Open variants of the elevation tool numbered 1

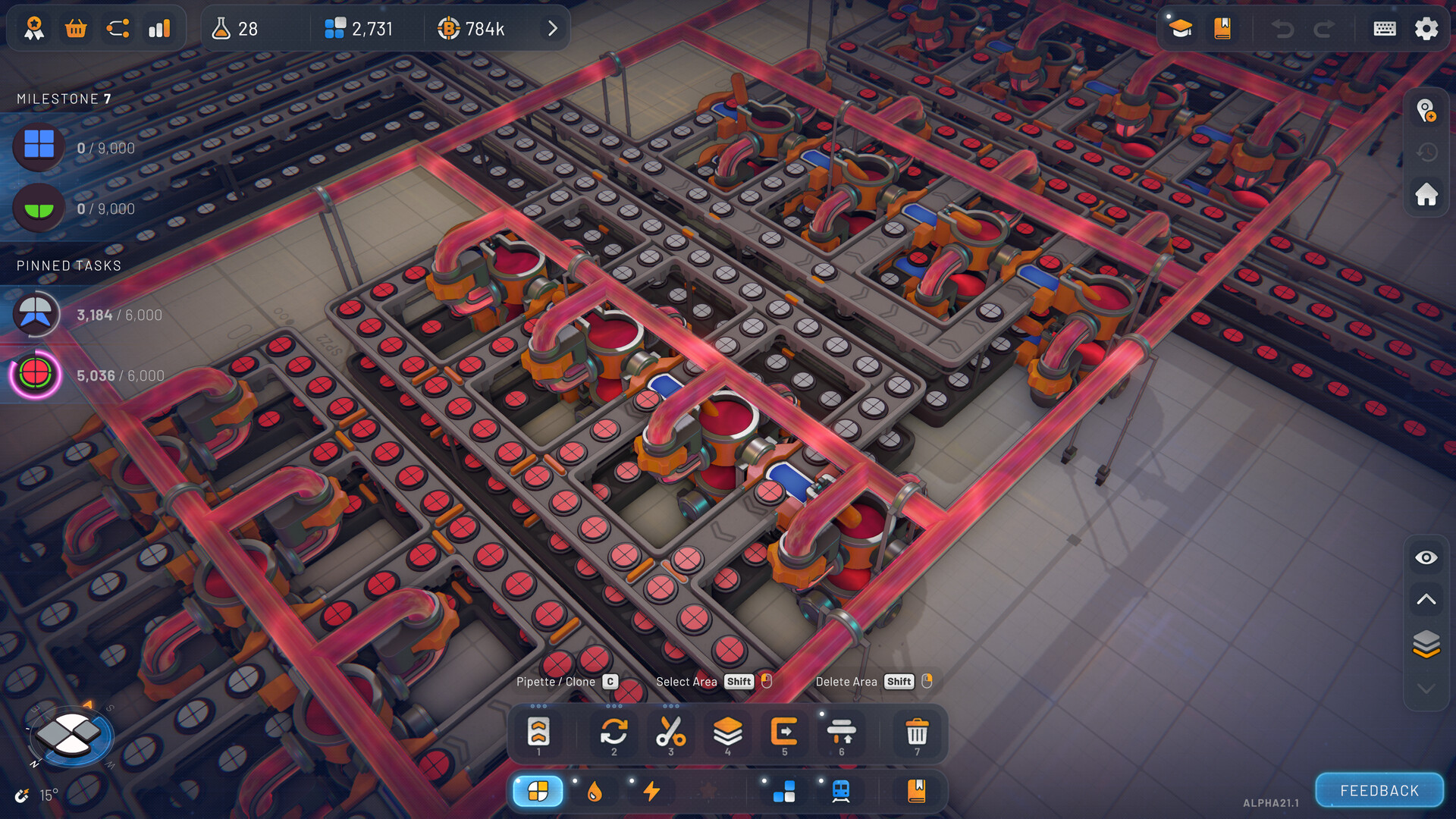(539, 732)
